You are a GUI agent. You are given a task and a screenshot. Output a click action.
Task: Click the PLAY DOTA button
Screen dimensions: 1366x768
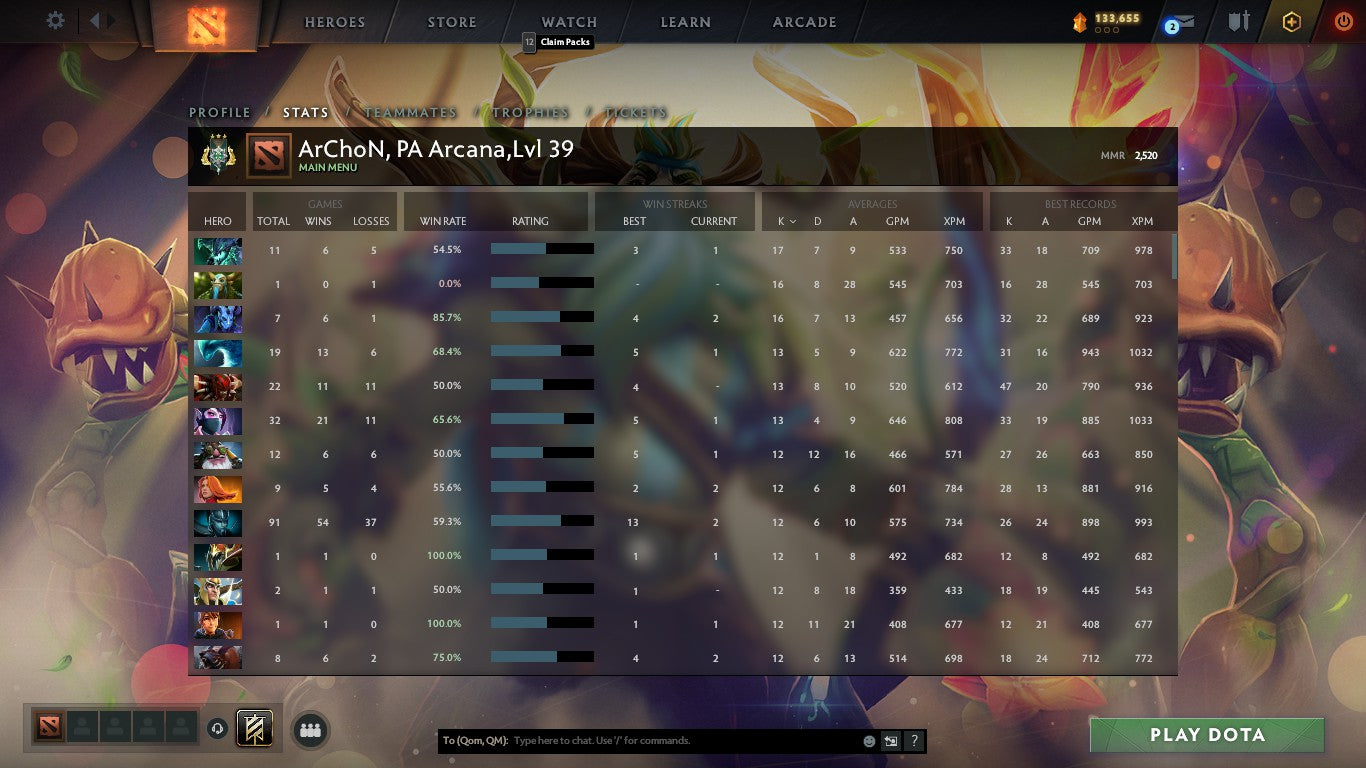click(x=1207, y=734)
